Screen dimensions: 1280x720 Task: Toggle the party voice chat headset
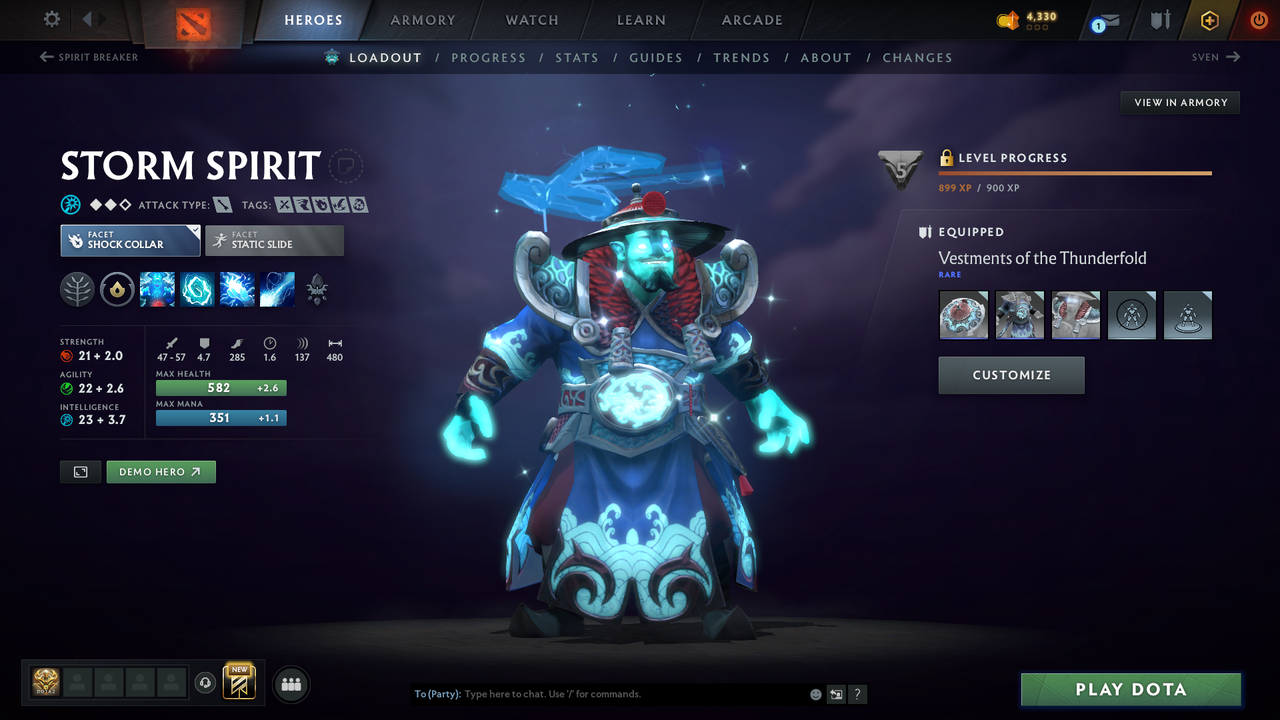pyautogui.click(x=206, y=682)
